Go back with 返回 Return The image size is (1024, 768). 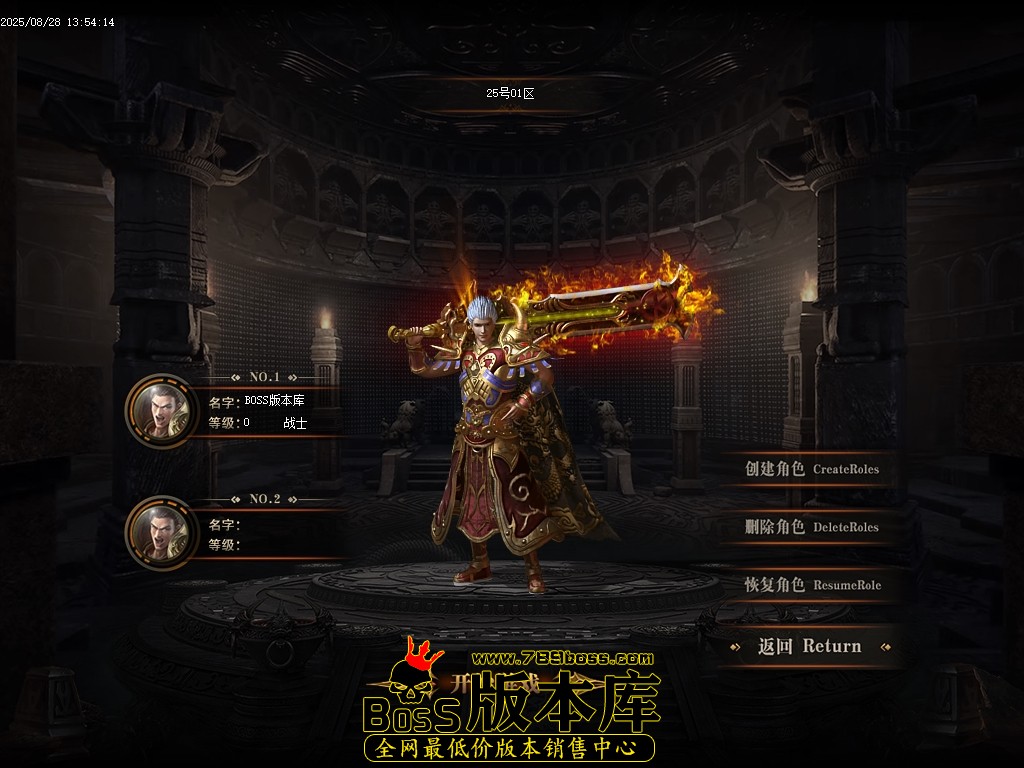click(x=809, y=646)
